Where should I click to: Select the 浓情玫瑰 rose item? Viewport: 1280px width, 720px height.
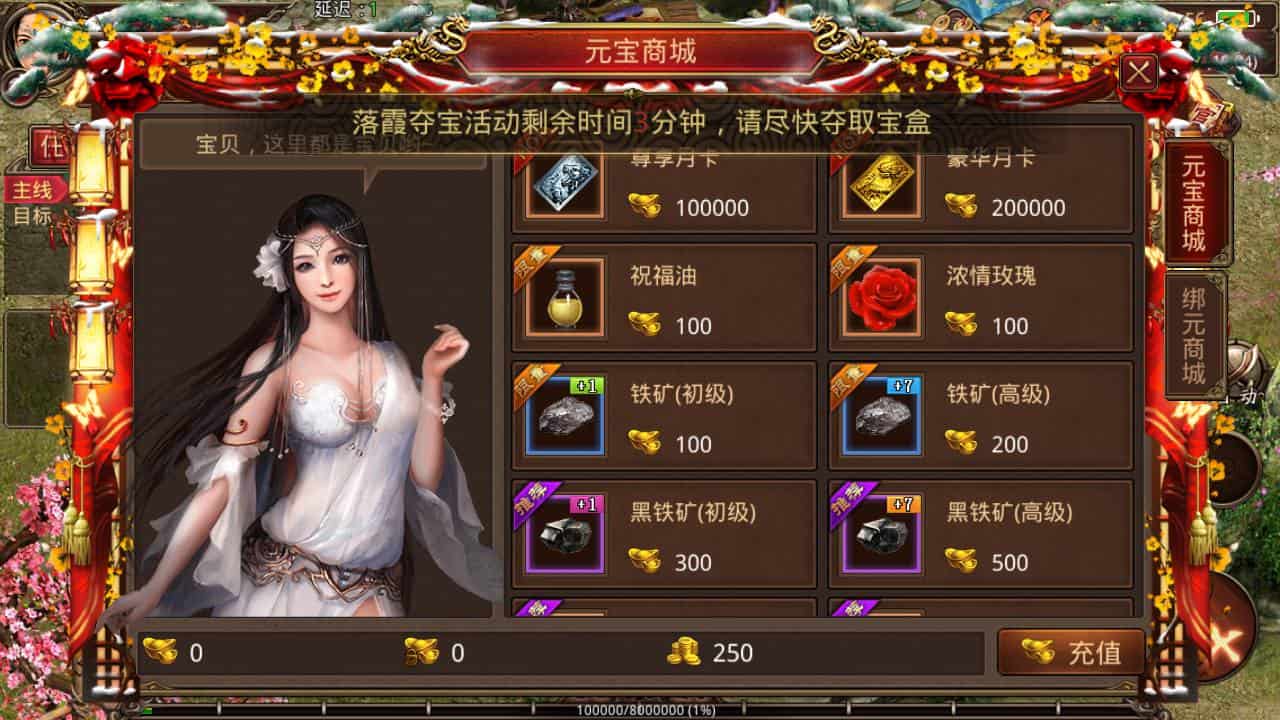click(x=981, y=297)
